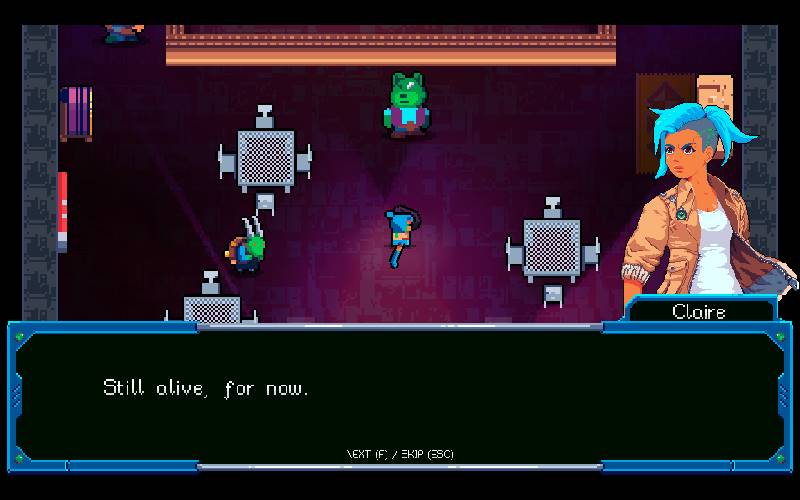Click the dialogue box to advance Claire's line
This screenshot has height=500, width=800.
398,397
